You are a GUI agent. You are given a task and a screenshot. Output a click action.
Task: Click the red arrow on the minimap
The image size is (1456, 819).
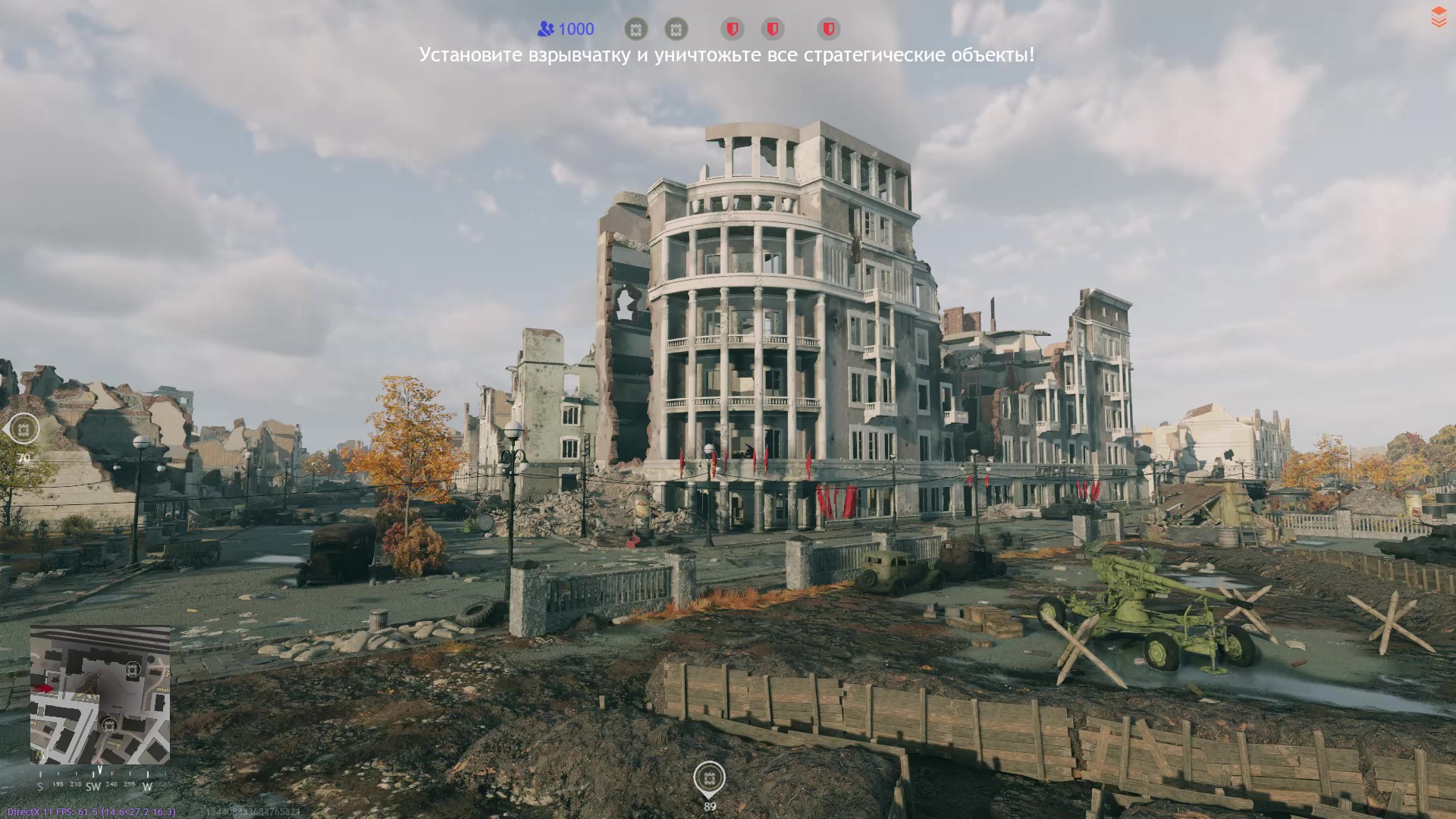pyautogui.click(x=44, y=688)
